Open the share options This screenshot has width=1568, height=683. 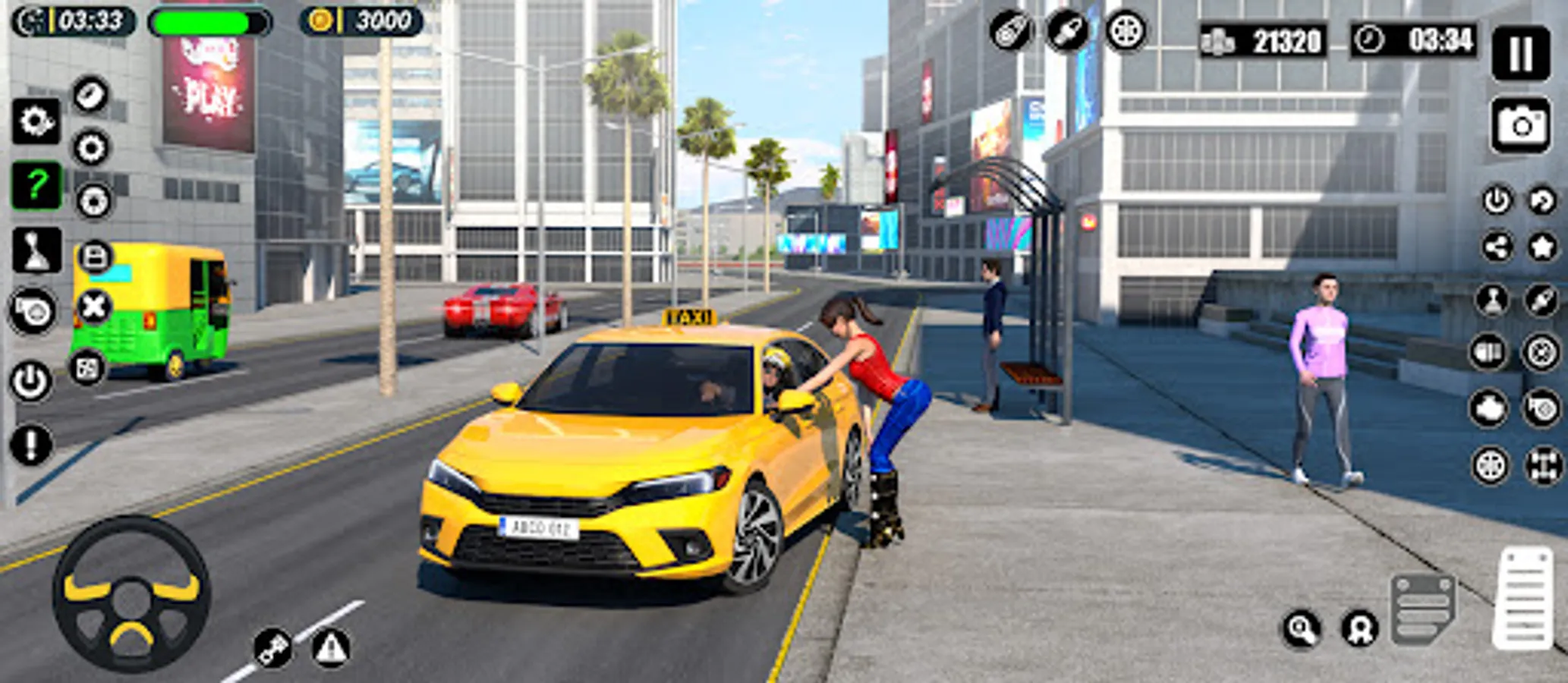coord(1497,246)
